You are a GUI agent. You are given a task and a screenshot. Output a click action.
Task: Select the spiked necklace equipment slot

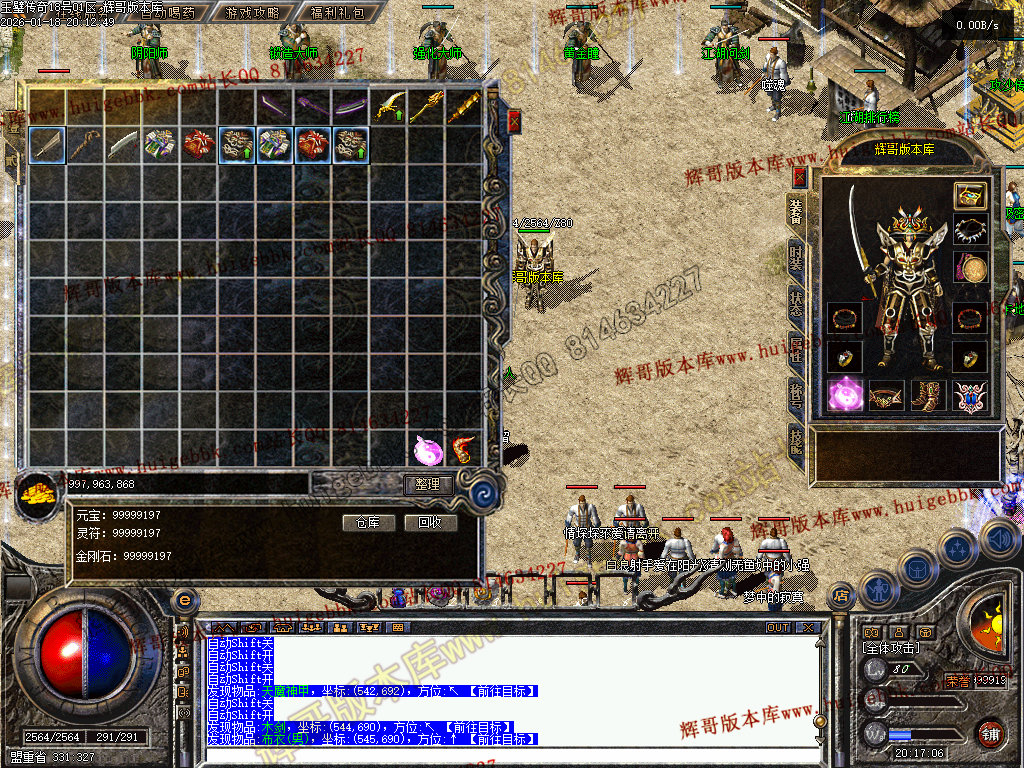tap(969, 231)
